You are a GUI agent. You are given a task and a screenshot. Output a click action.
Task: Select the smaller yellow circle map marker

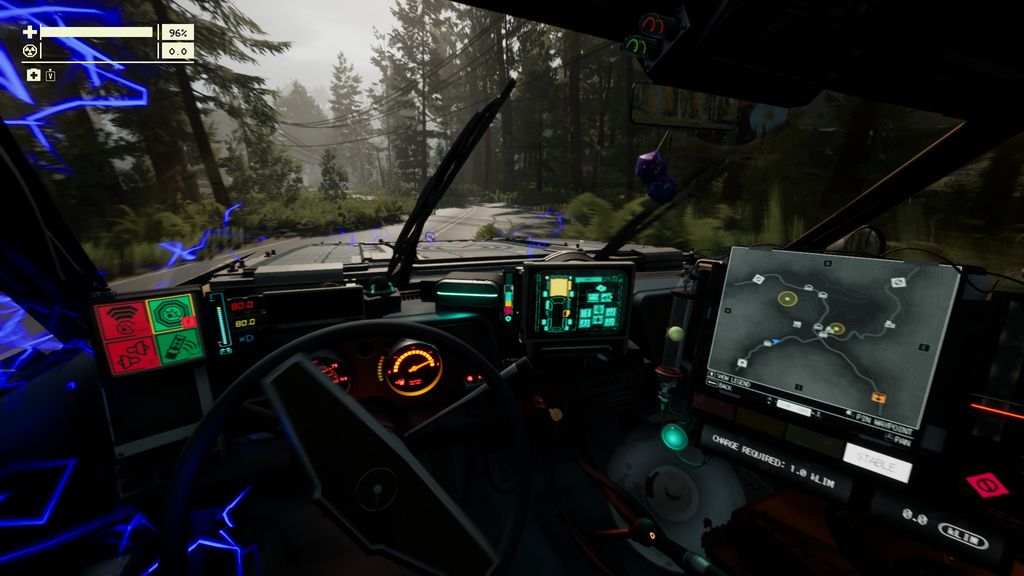tap(836, 328)
